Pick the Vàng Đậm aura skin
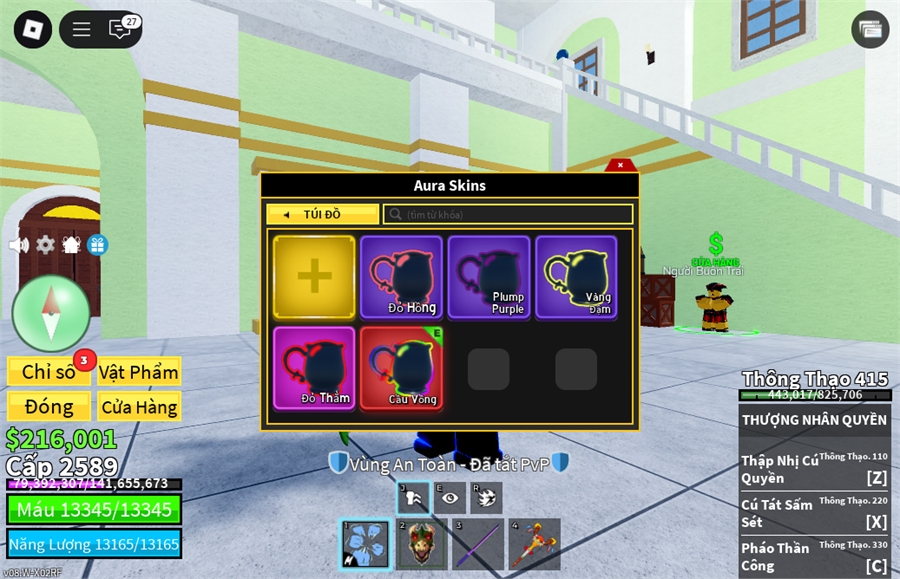 (x=576, y=277)
